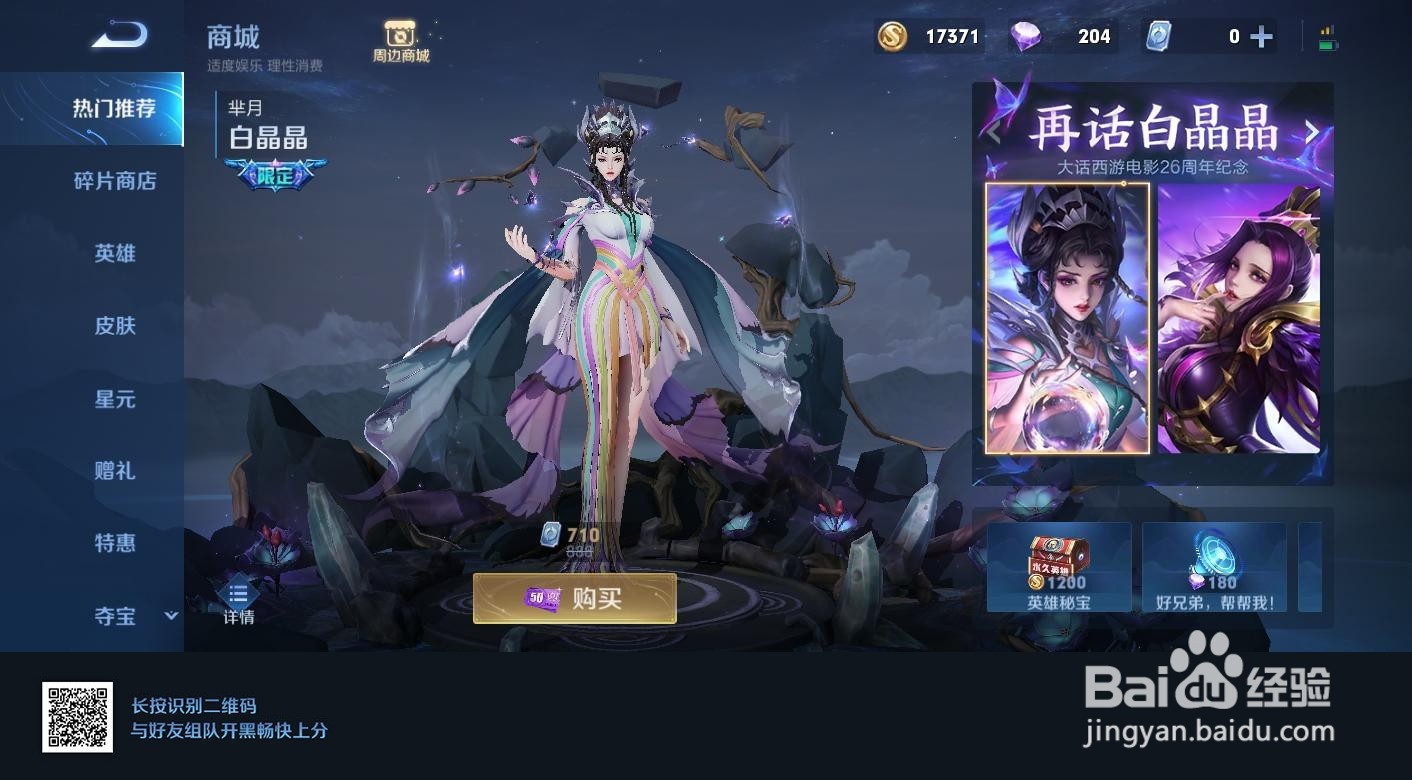Open 详情 to view skin details

(237, 598)
